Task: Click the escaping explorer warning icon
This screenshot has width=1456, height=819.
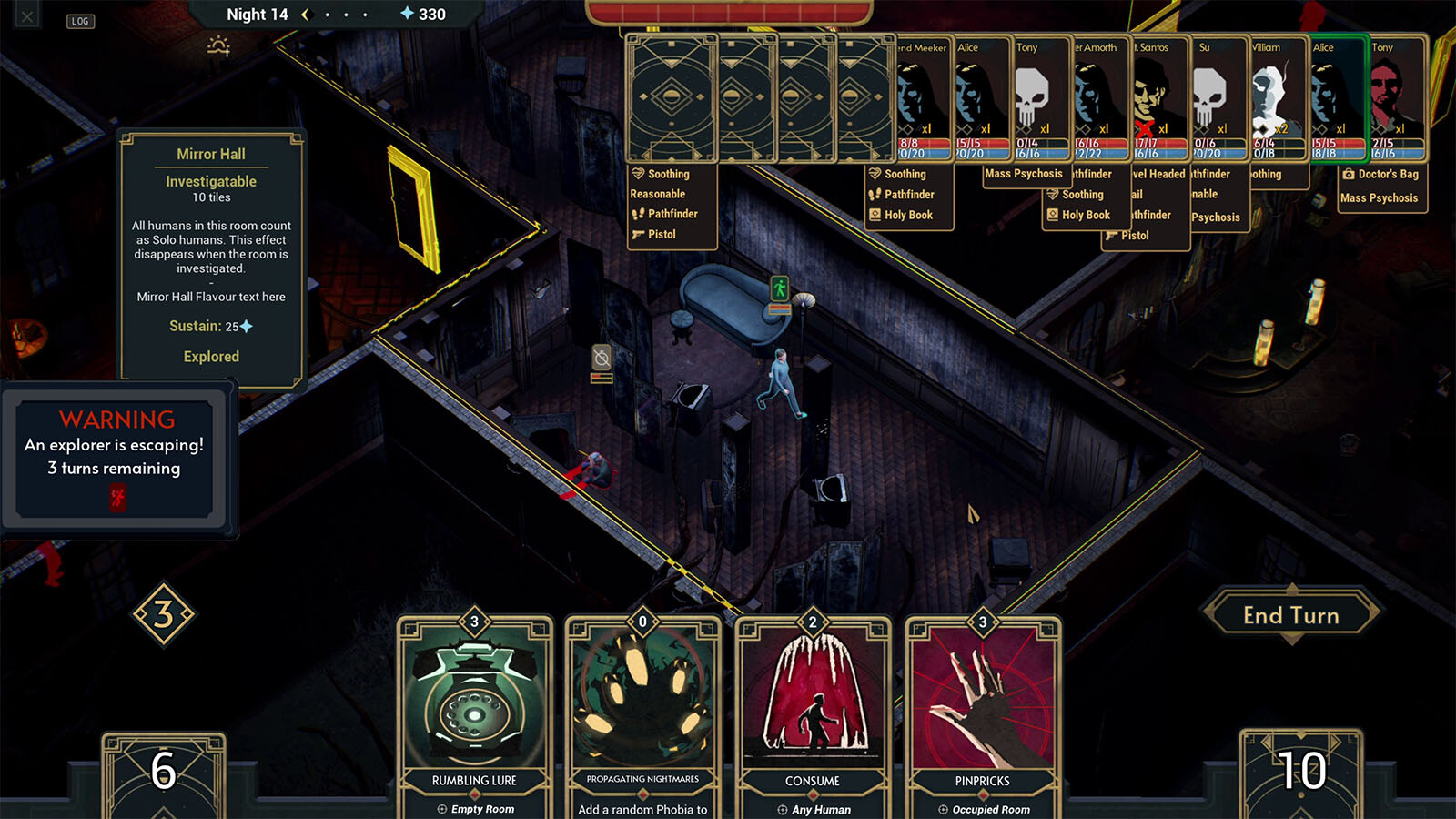Action: [118, 497]
